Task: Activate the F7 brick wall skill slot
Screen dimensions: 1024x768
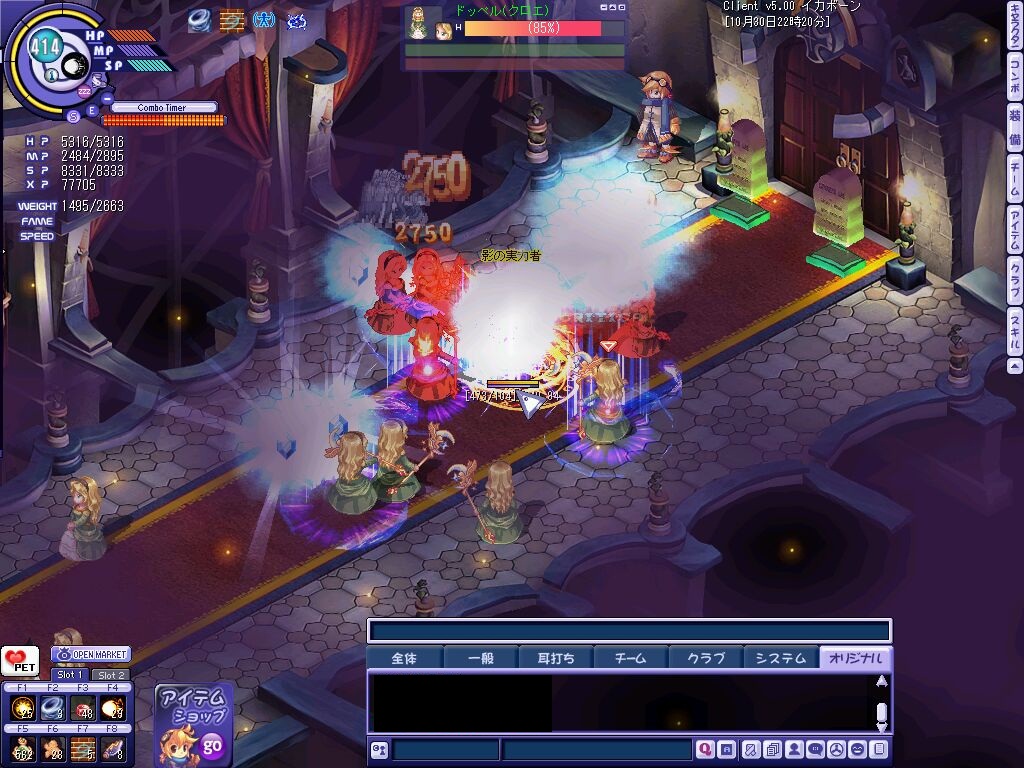Action: point(83,748)
